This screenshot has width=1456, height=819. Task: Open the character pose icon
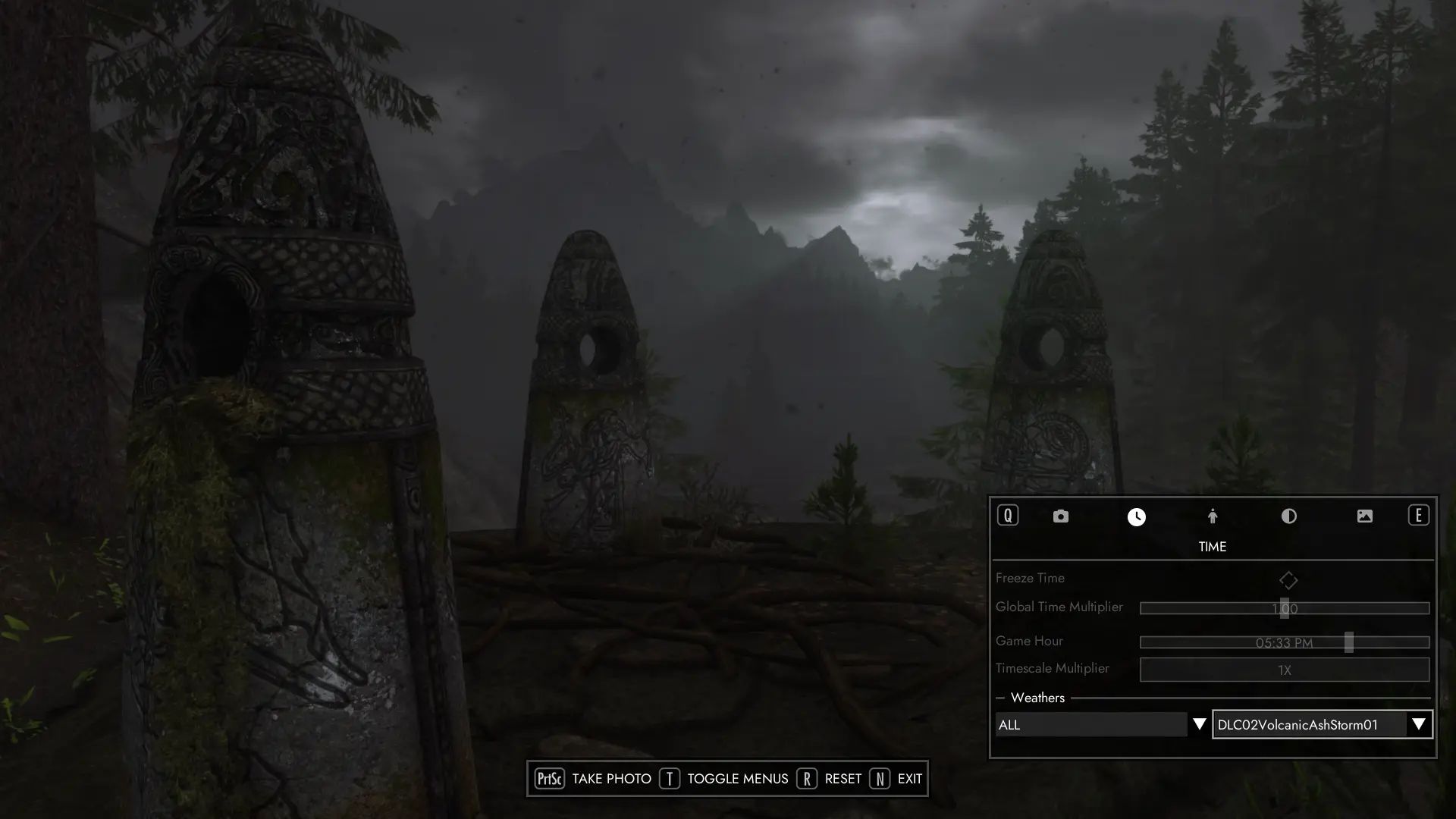[x=1212, y=516]
